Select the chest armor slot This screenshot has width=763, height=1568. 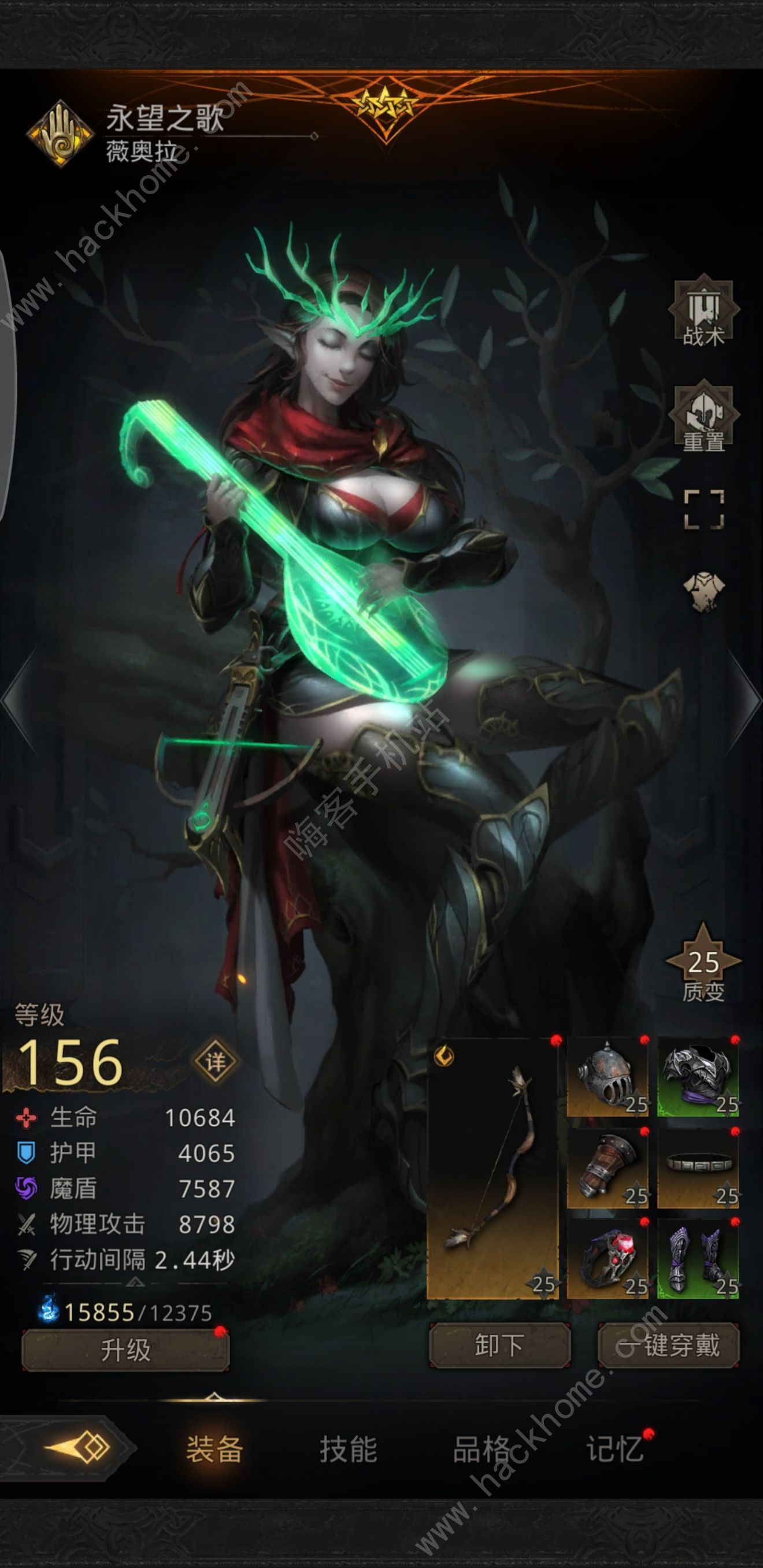coord(698,1077)
